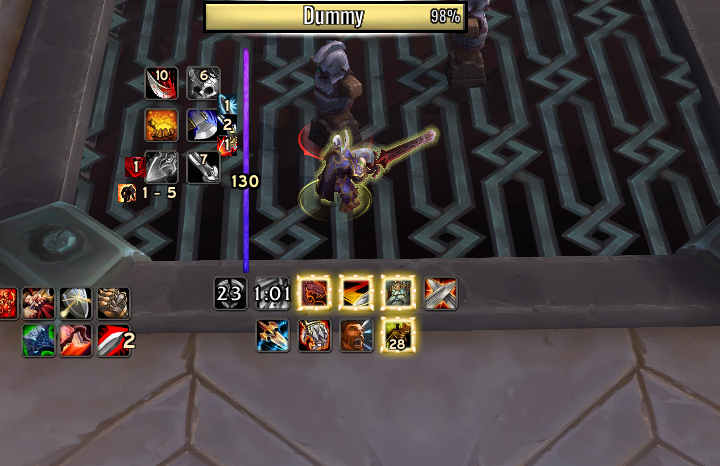Cast the blue lightning spear ability

272,335
